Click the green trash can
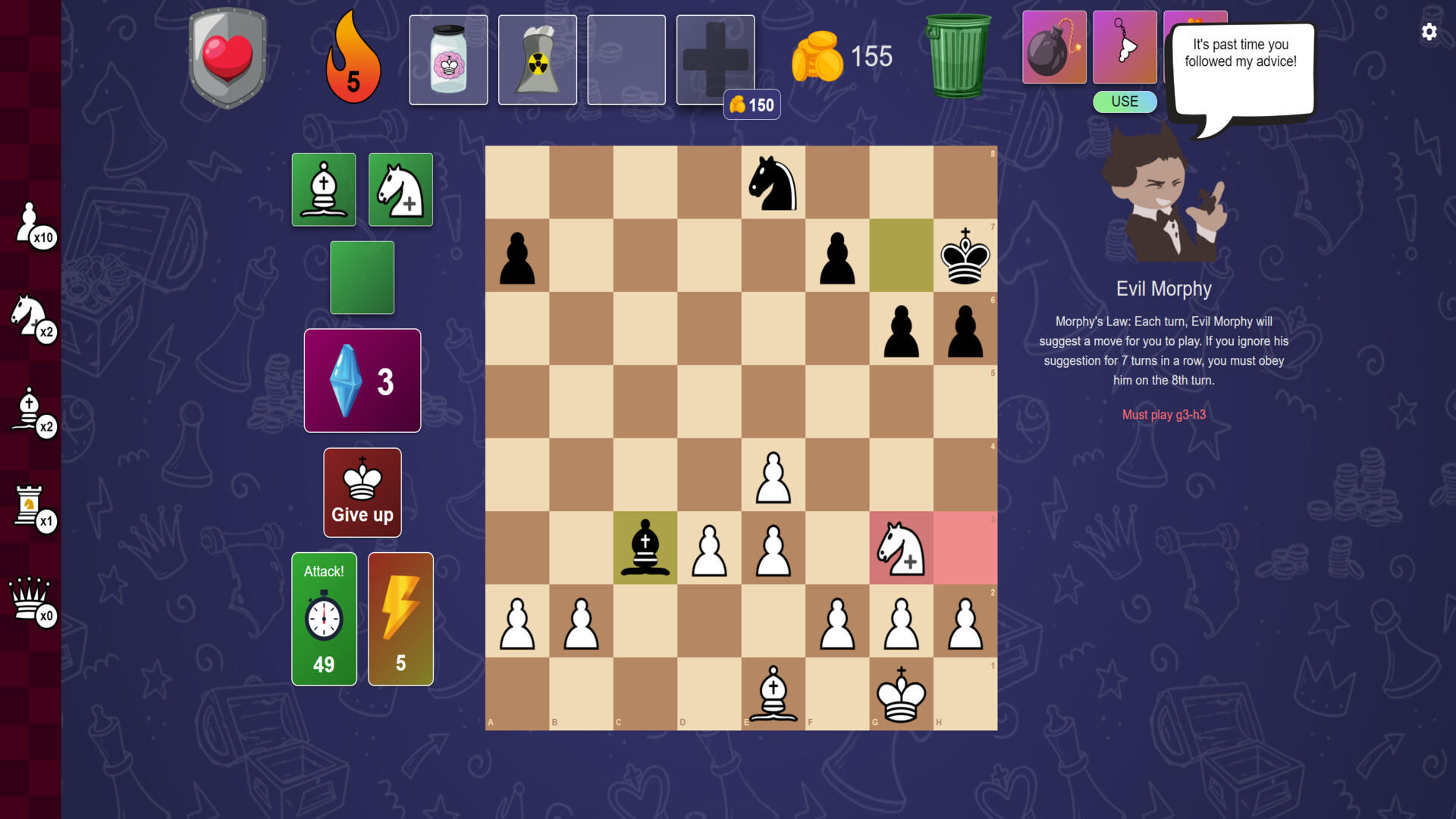This screenshot has height=819, width=1456. (x=959, y=57)
